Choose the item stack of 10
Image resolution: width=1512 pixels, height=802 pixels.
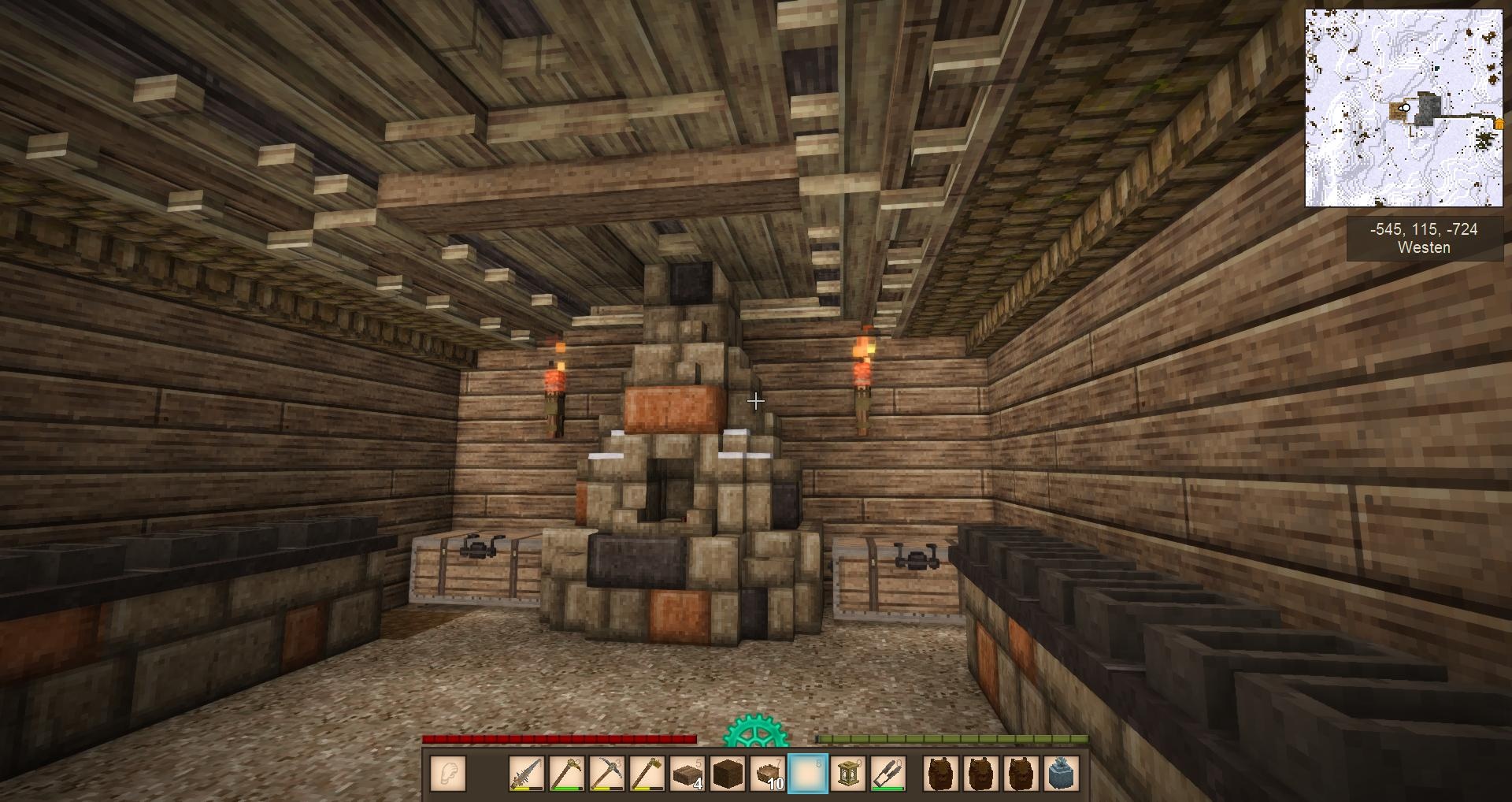coord(768,774)
